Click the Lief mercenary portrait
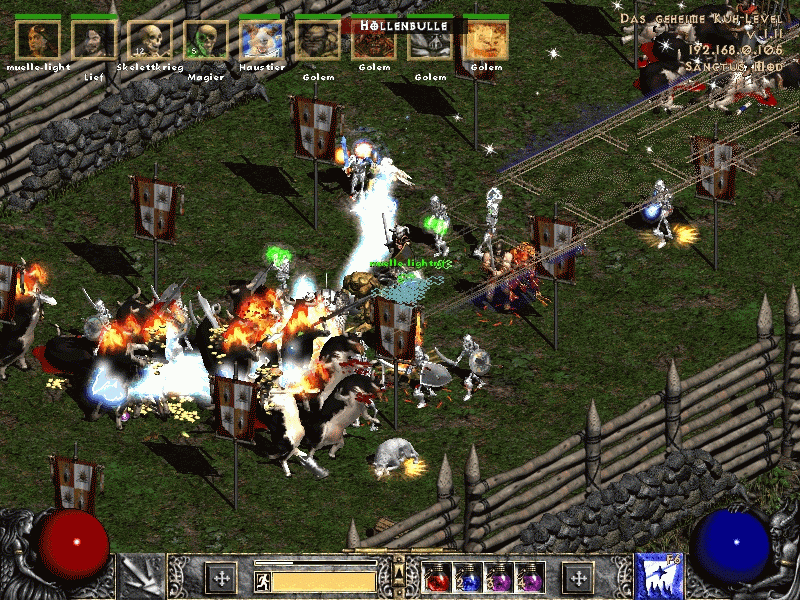 tap(94, 39)
